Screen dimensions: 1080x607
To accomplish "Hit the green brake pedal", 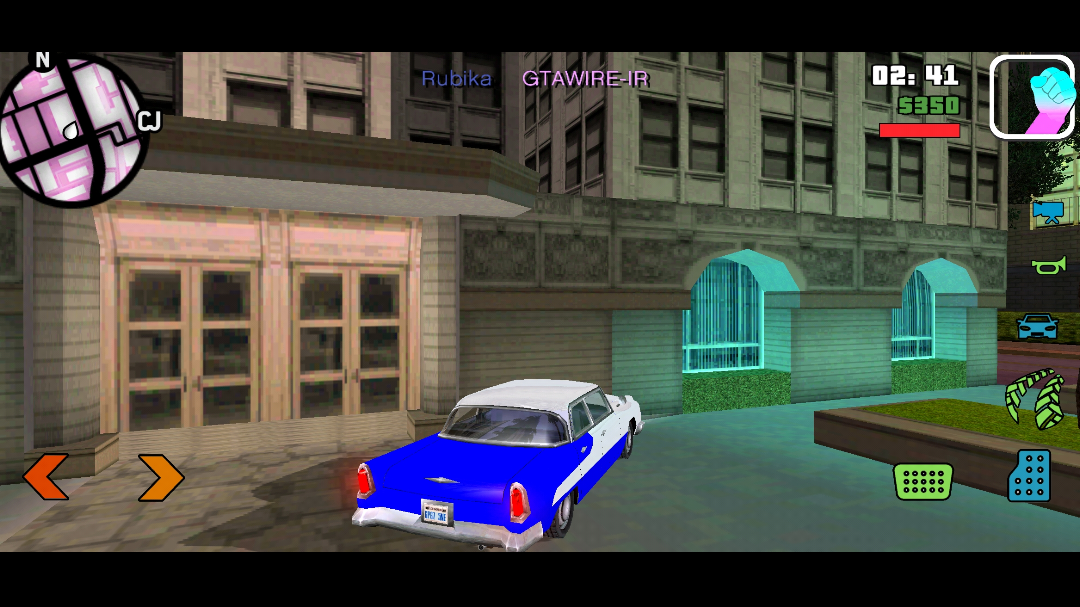I will pyautogui.click(x=922, y=481).
